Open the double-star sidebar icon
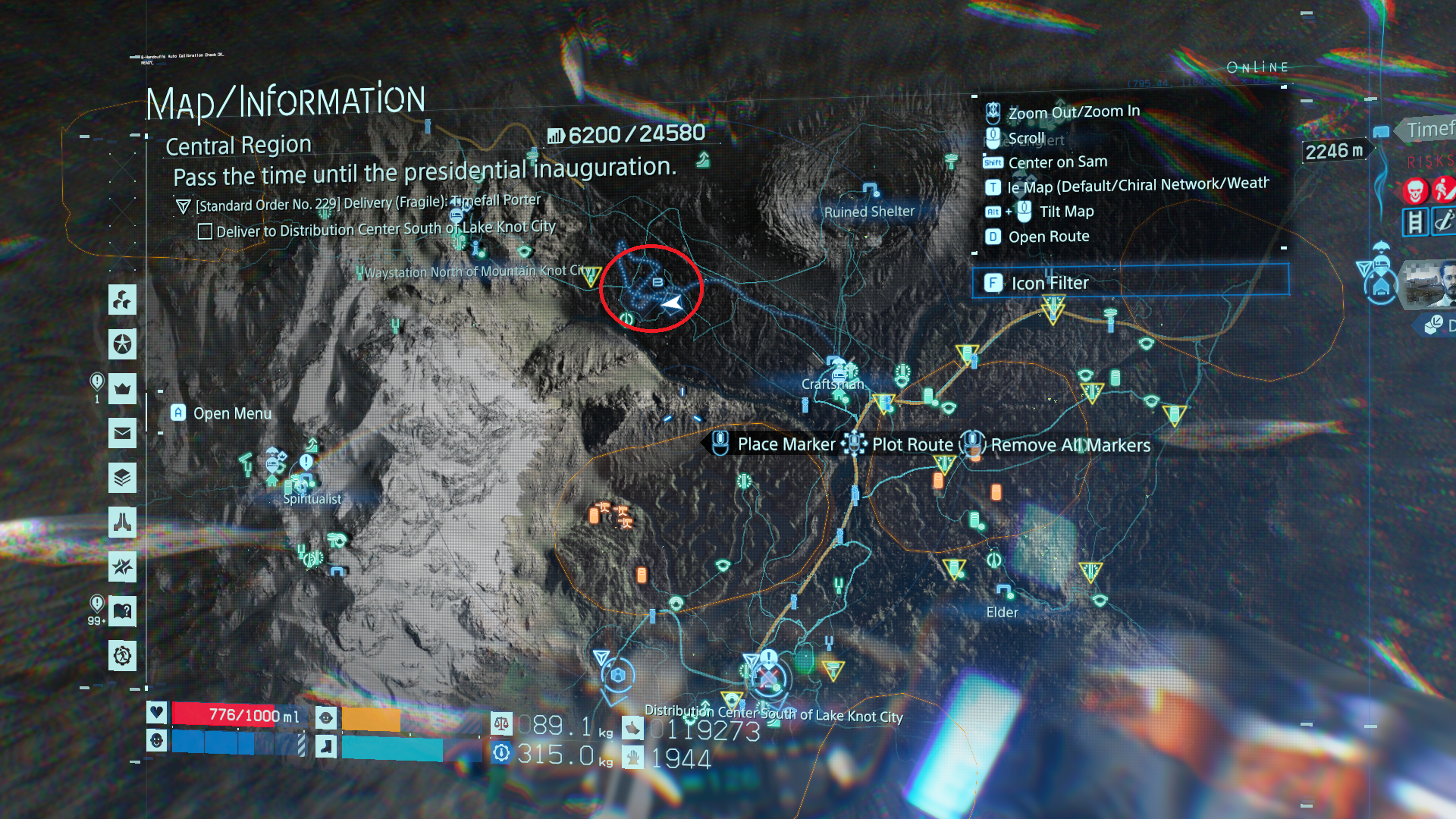The height and width of the screenshot is (819, 1456). click(x=122, y=566)
